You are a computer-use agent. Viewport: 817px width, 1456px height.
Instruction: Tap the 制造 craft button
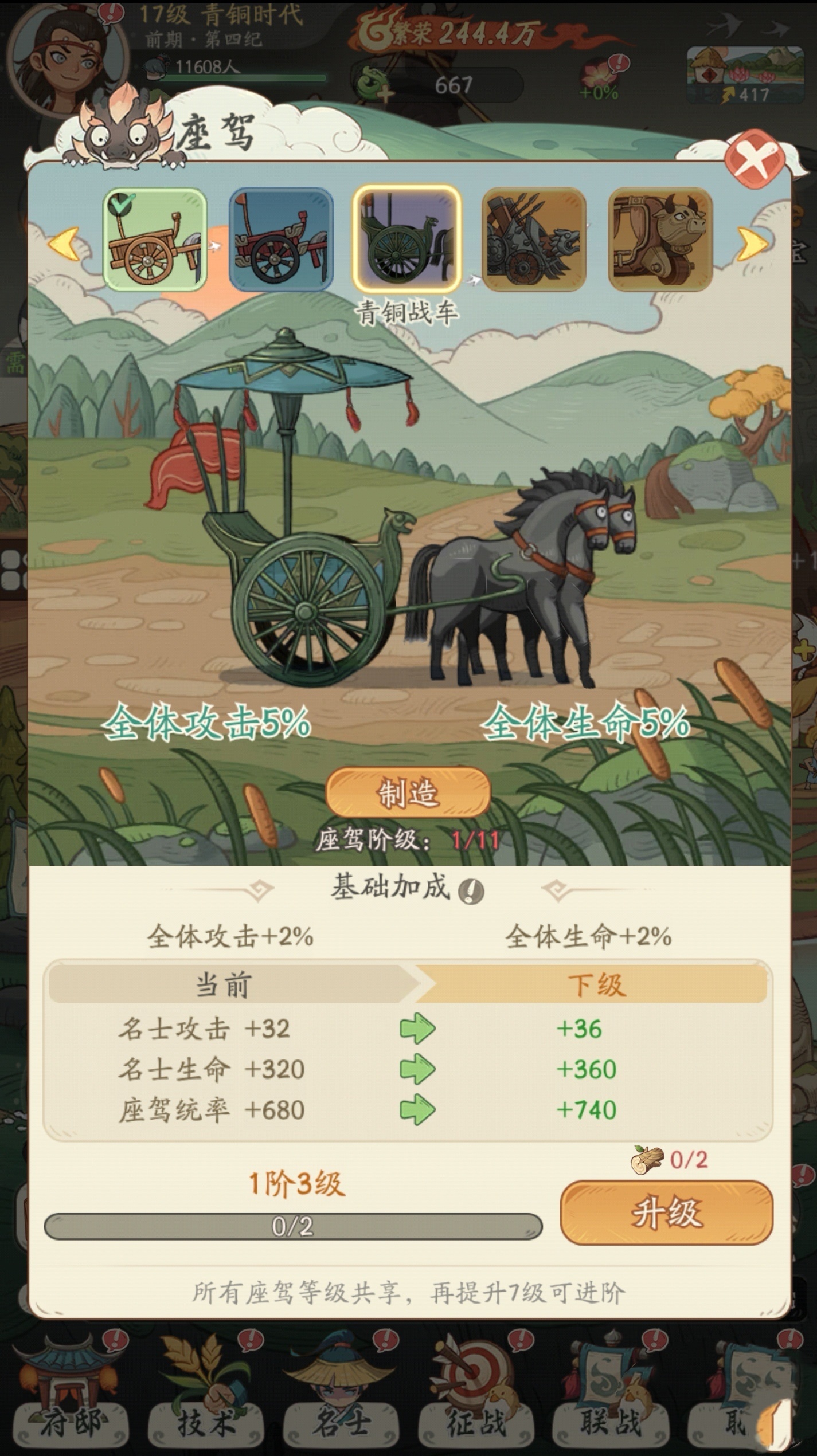point(408,793)
